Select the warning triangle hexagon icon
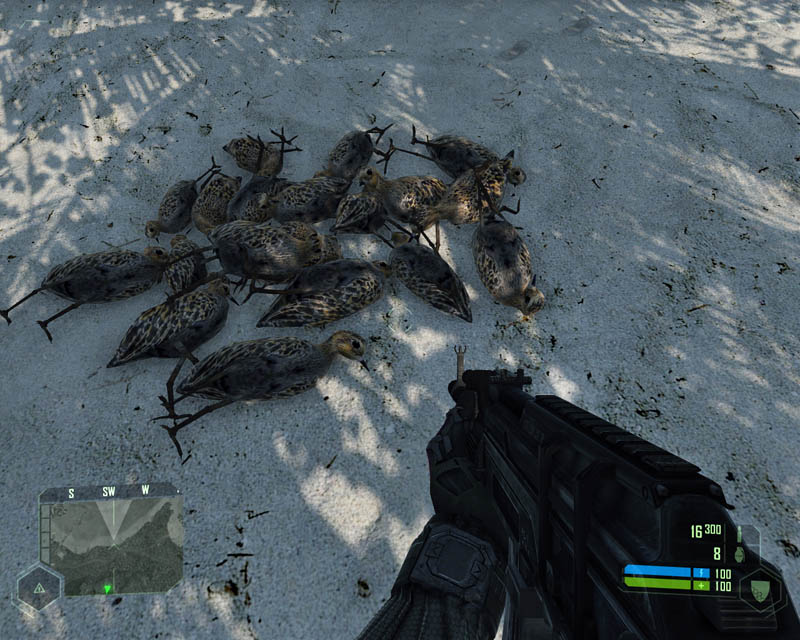Screen dimensions: 800x640 click(x=37, y=588)
